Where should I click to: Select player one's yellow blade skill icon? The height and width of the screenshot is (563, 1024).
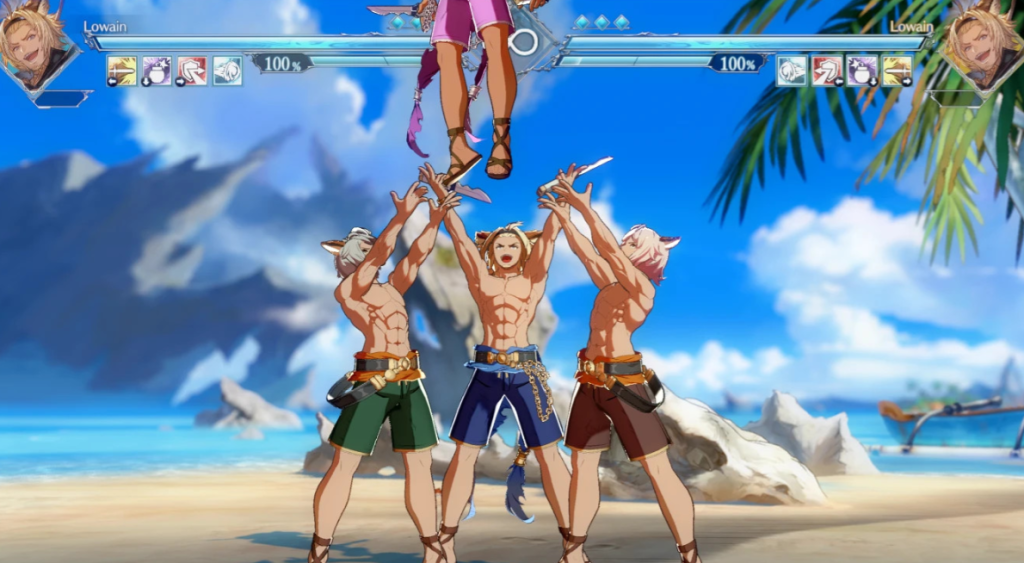tap(122, 70)
